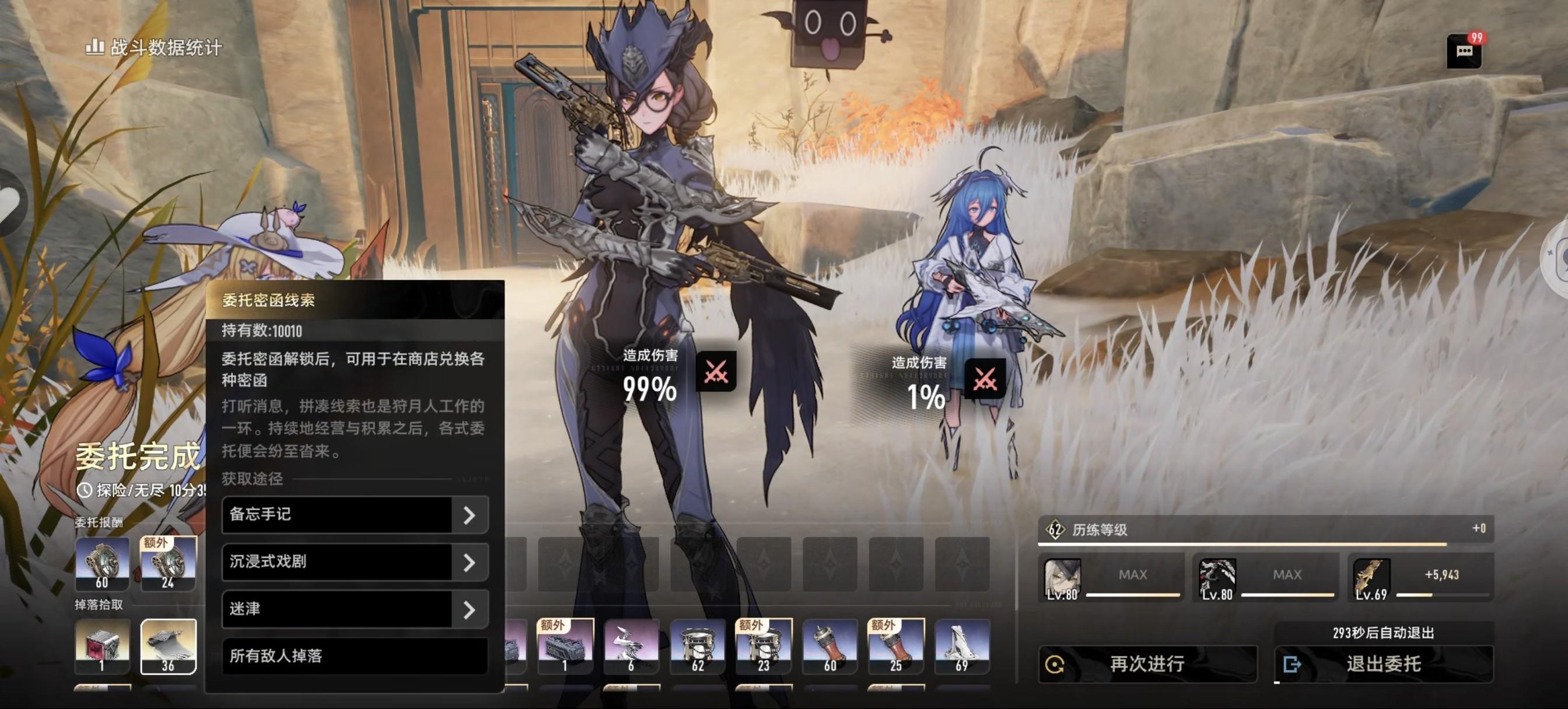Click the Lv.69 golden weapon portrait
This screenshot has height=709, width=1568.
(1371, 579)
